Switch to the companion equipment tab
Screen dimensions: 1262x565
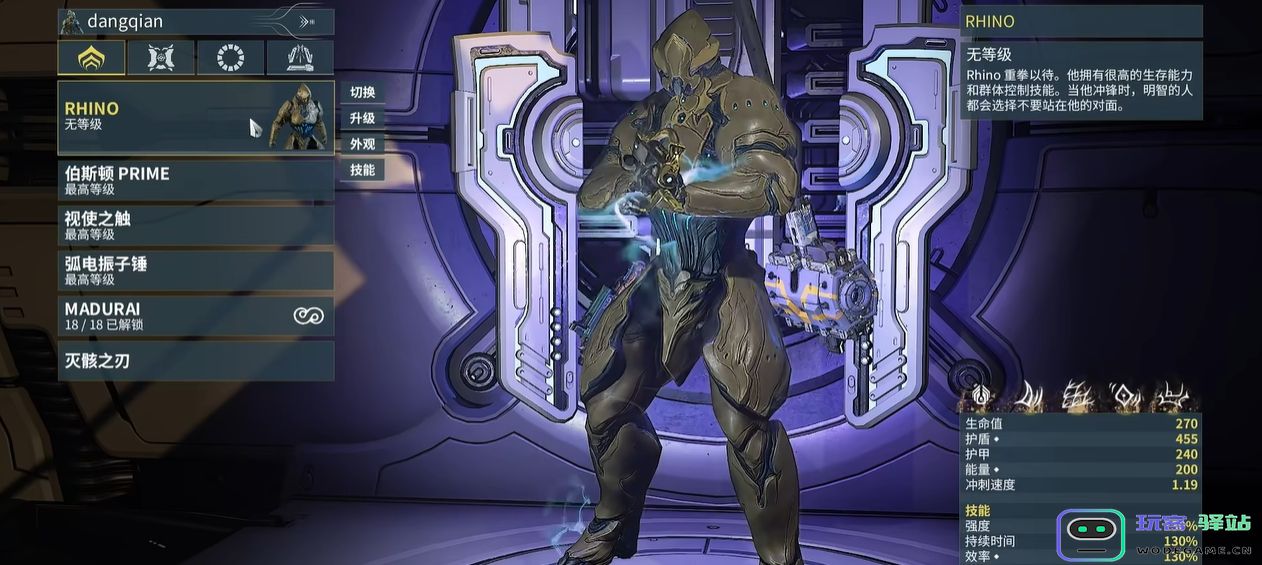point(161,57)
